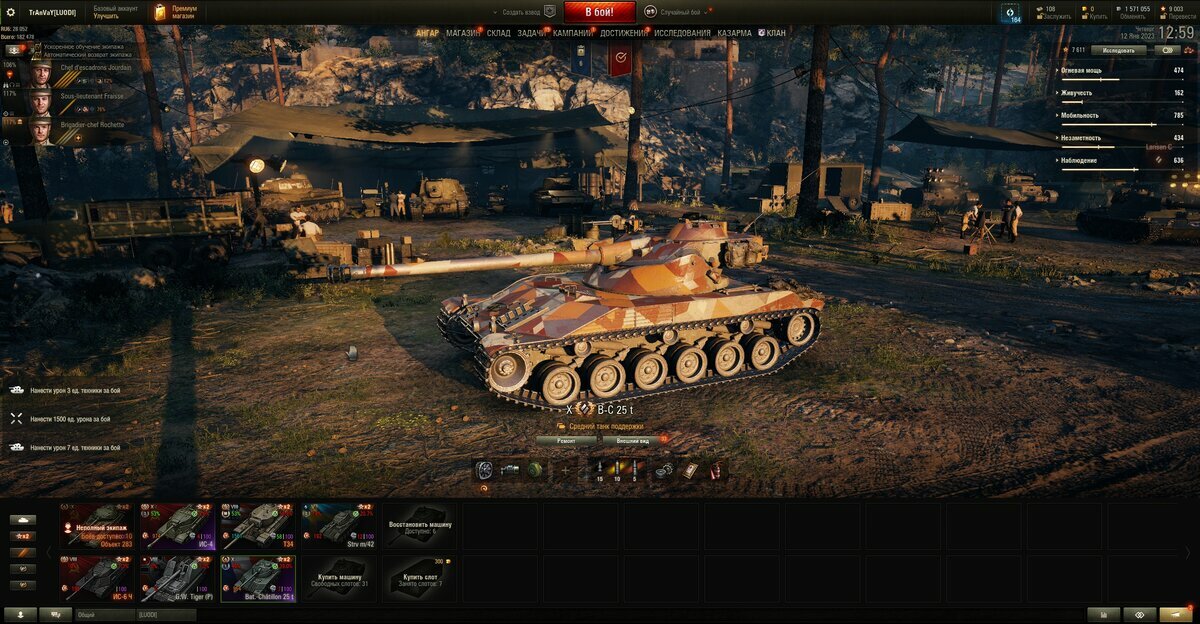Switch to the «Склад» tab
This screenshot has height=624, width=1200.
point(499,33)
